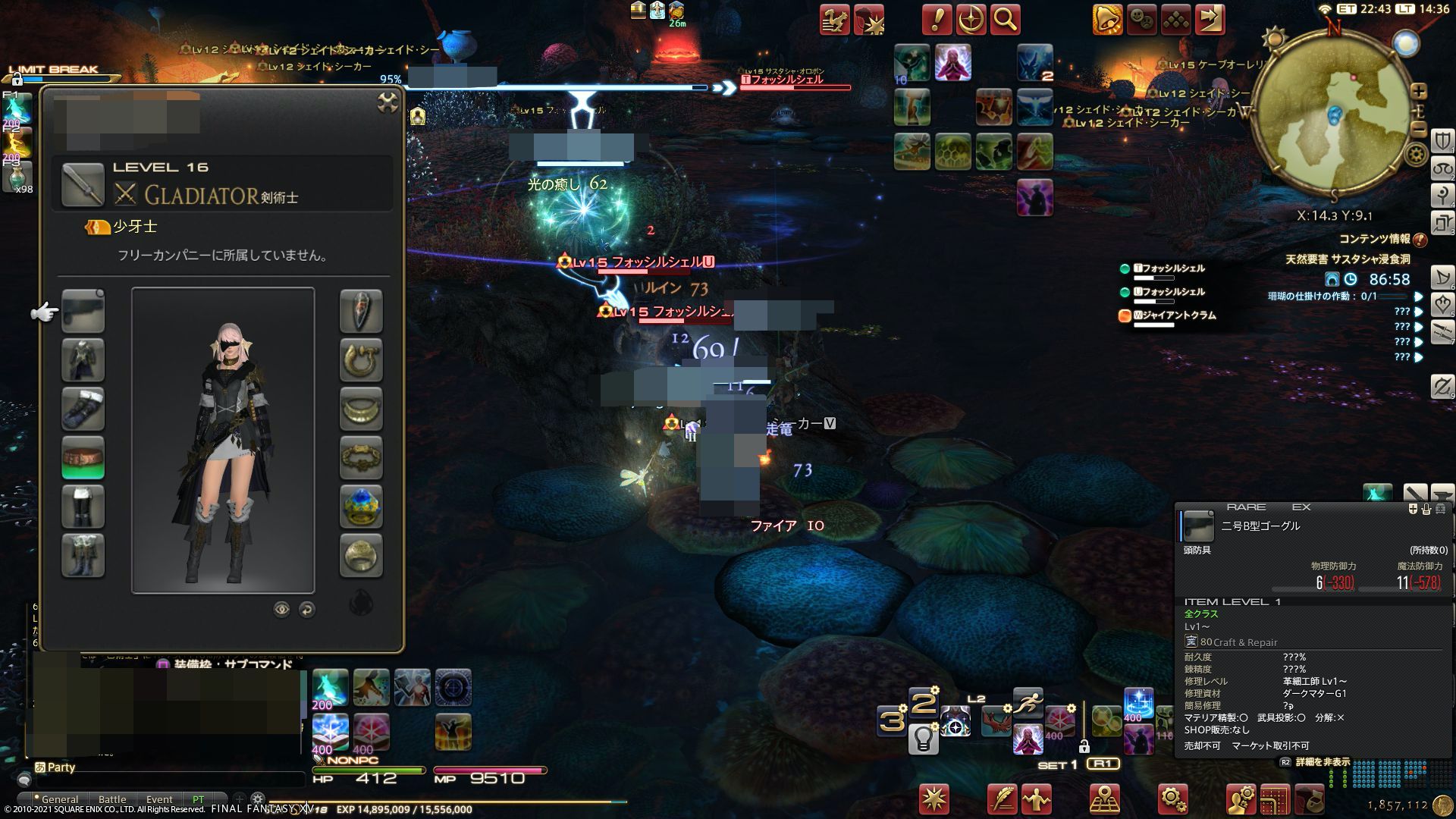This screenshot has width=1456, height=819.
Task: Expand the first ??? objective arrow
Action: 1419,311
